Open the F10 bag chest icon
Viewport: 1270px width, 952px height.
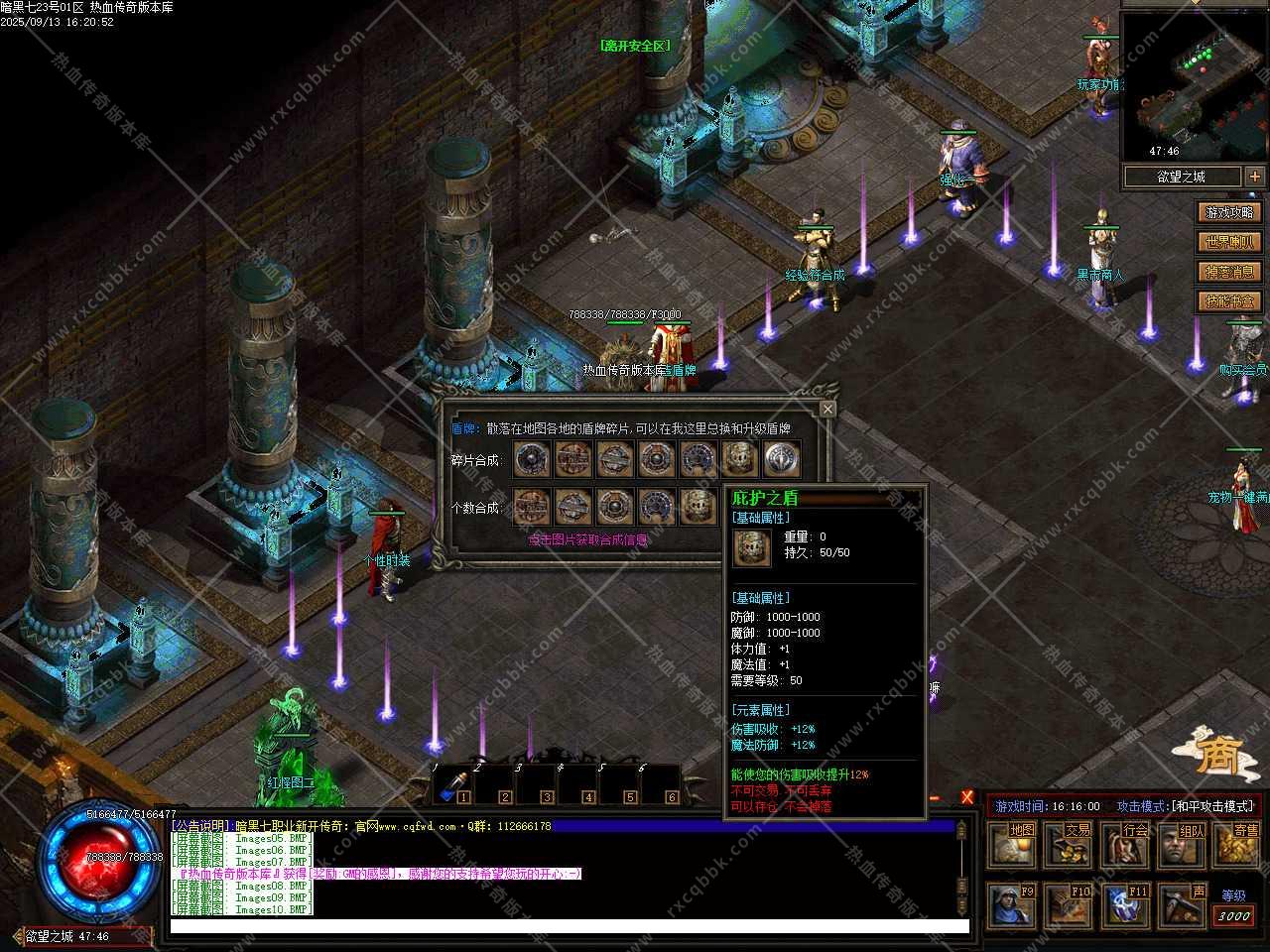click(1069, 904)
